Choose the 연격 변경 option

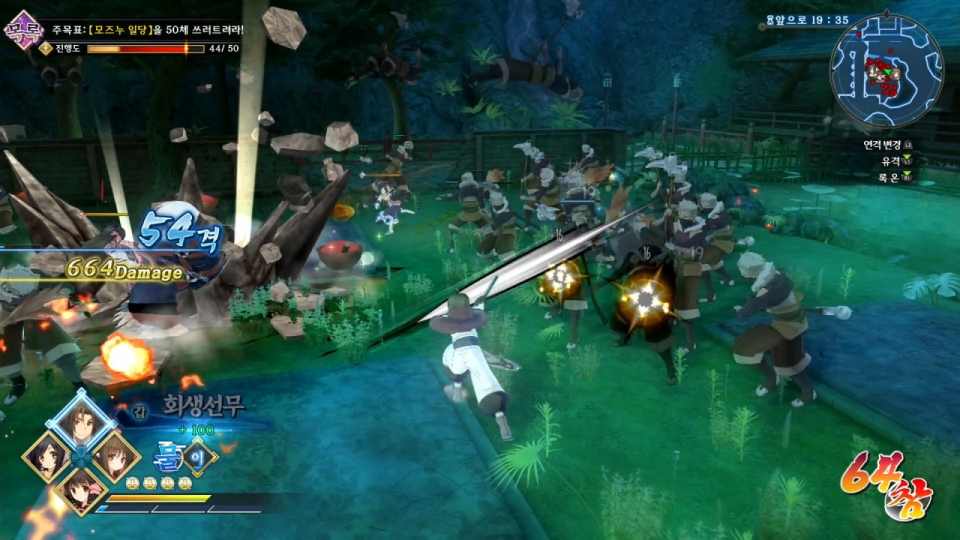(888, 144)
